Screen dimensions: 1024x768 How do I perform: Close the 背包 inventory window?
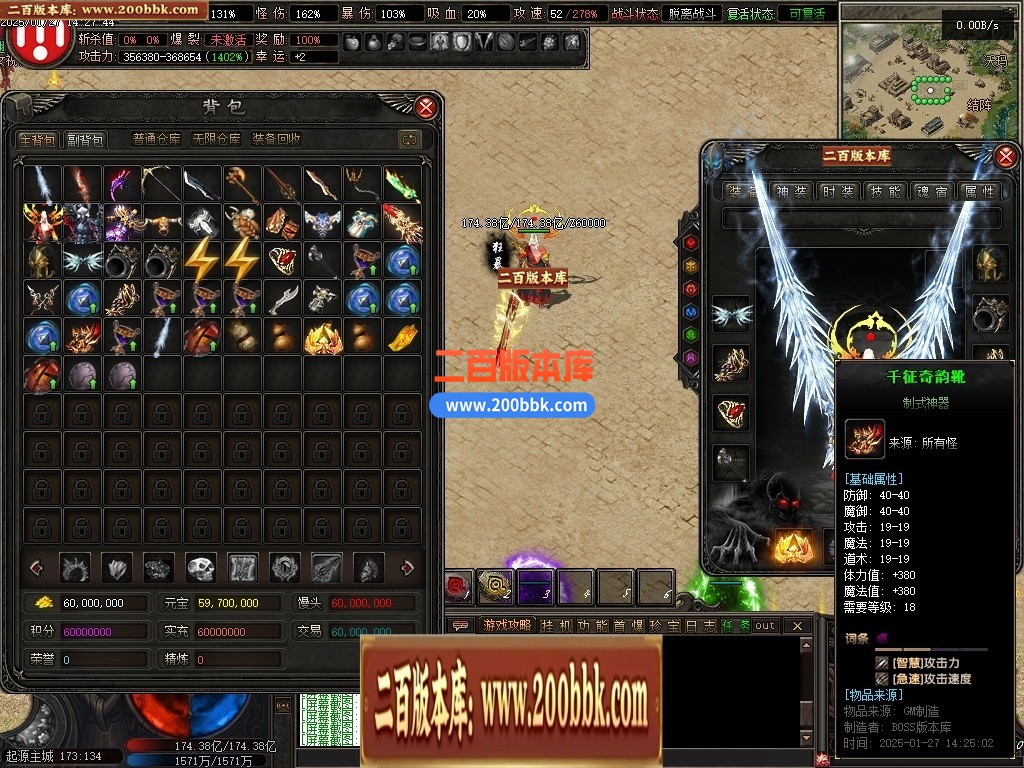click(426, 107)
